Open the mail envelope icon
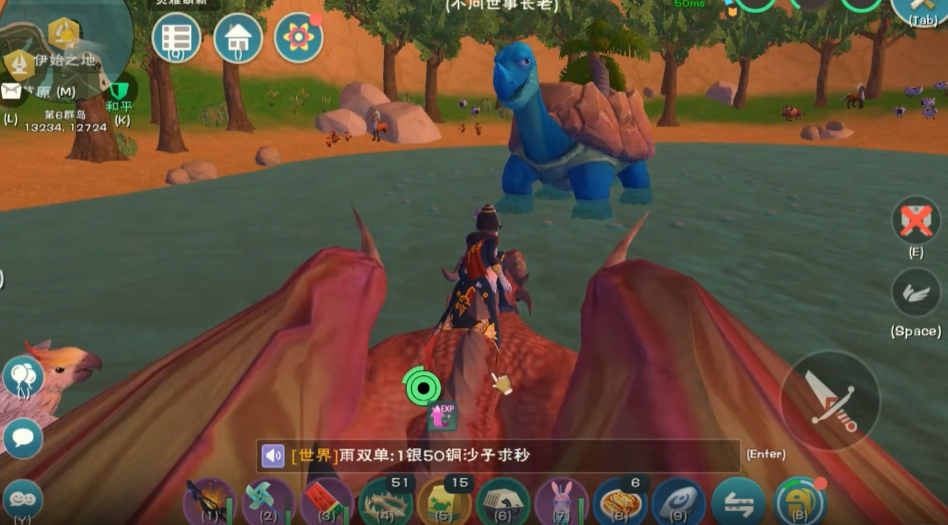The image size is (948, 525). click(x=11, y=92)
